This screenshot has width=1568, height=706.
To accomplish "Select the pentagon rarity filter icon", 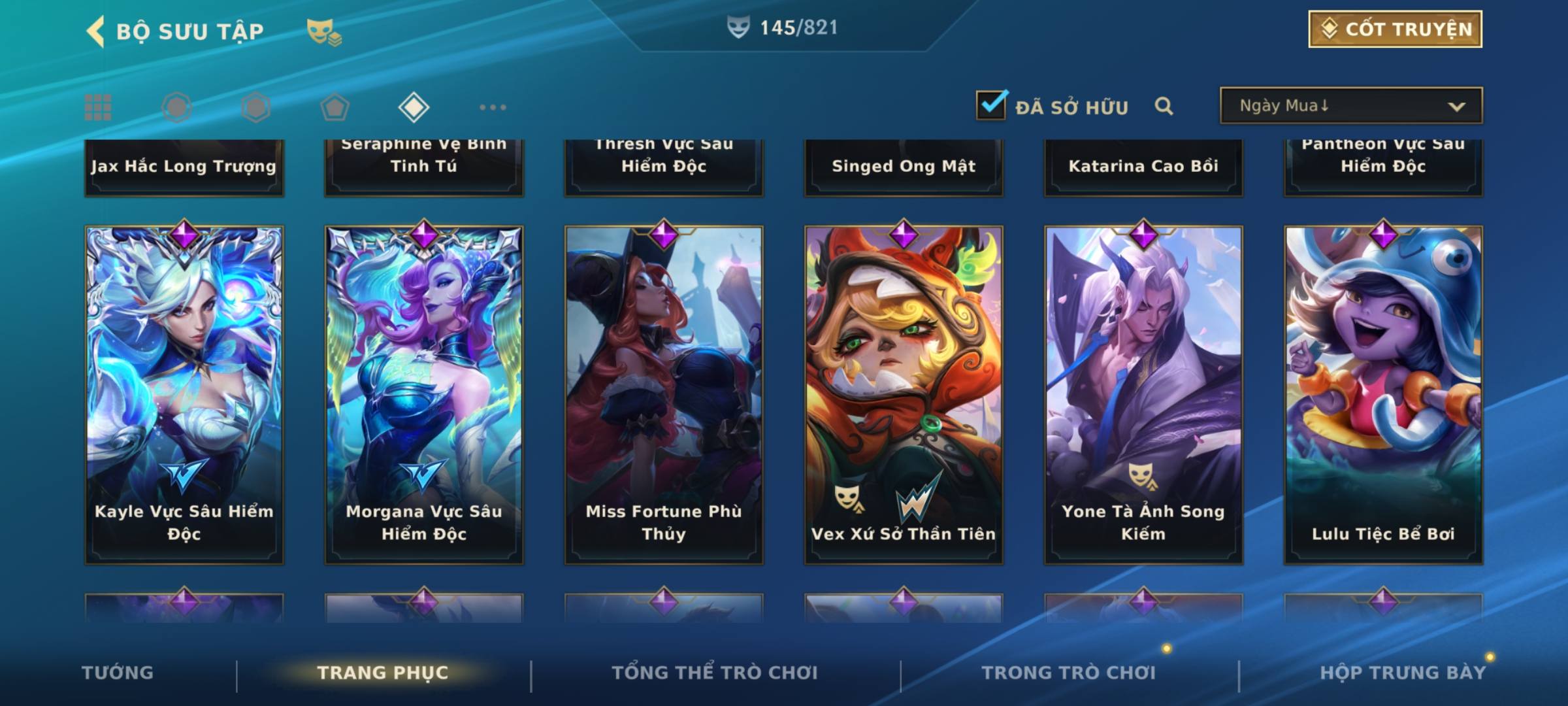I will [x=335, y=107].
